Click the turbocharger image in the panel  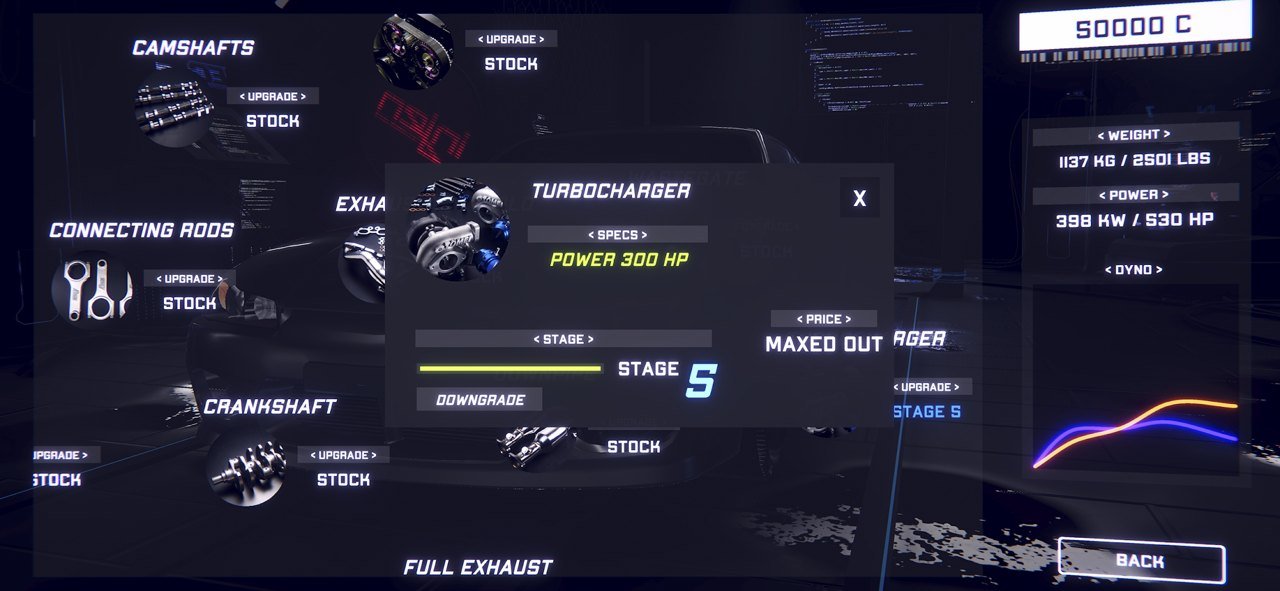459,229
